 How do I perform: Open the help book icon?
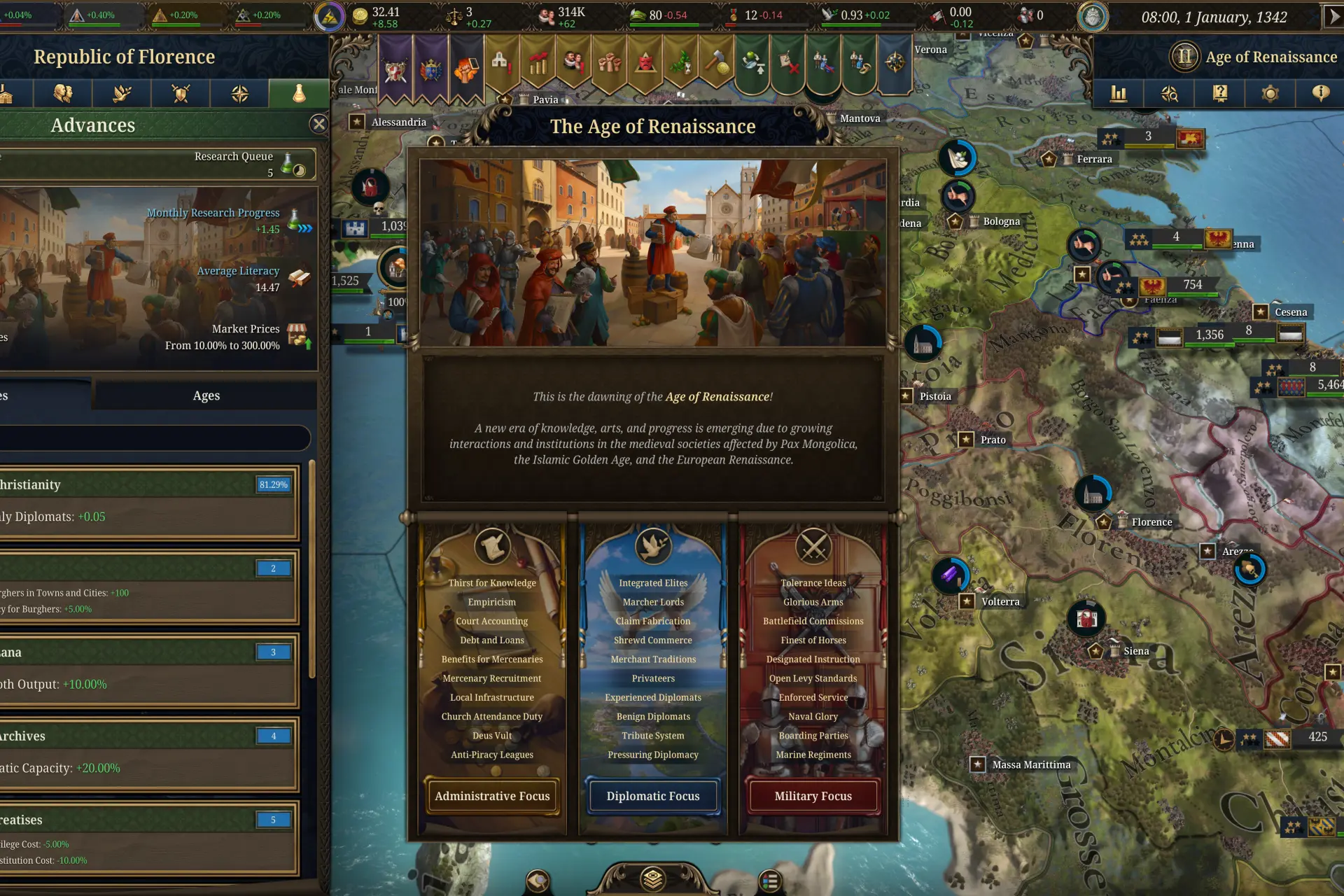pyautogui.click(x=1219, y=93)
